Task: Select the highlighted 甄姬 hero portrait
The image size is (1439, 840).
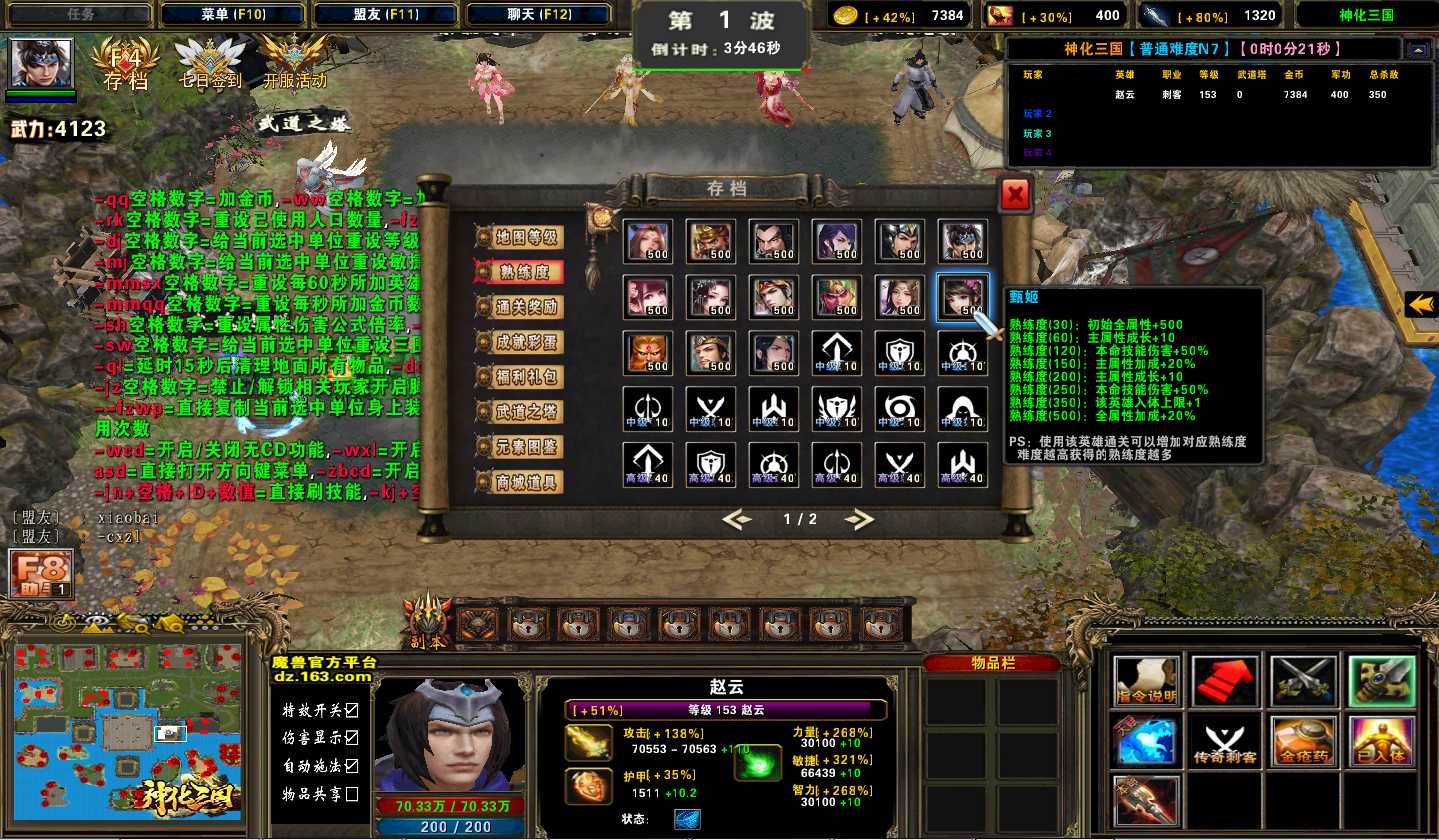Action: click(x=962, y=297)
